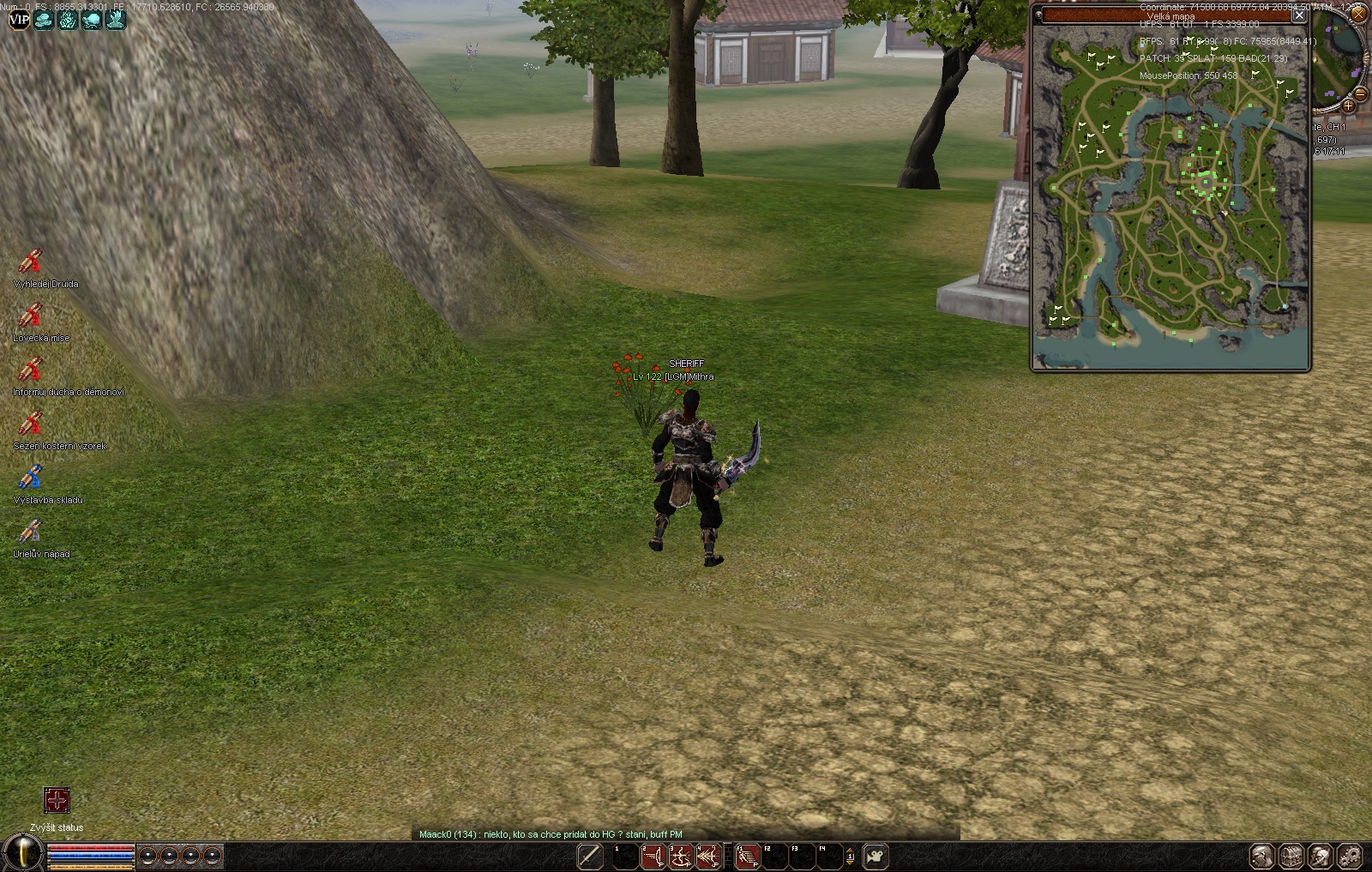Select the sword attack slot on hotbar

(590, 856)
